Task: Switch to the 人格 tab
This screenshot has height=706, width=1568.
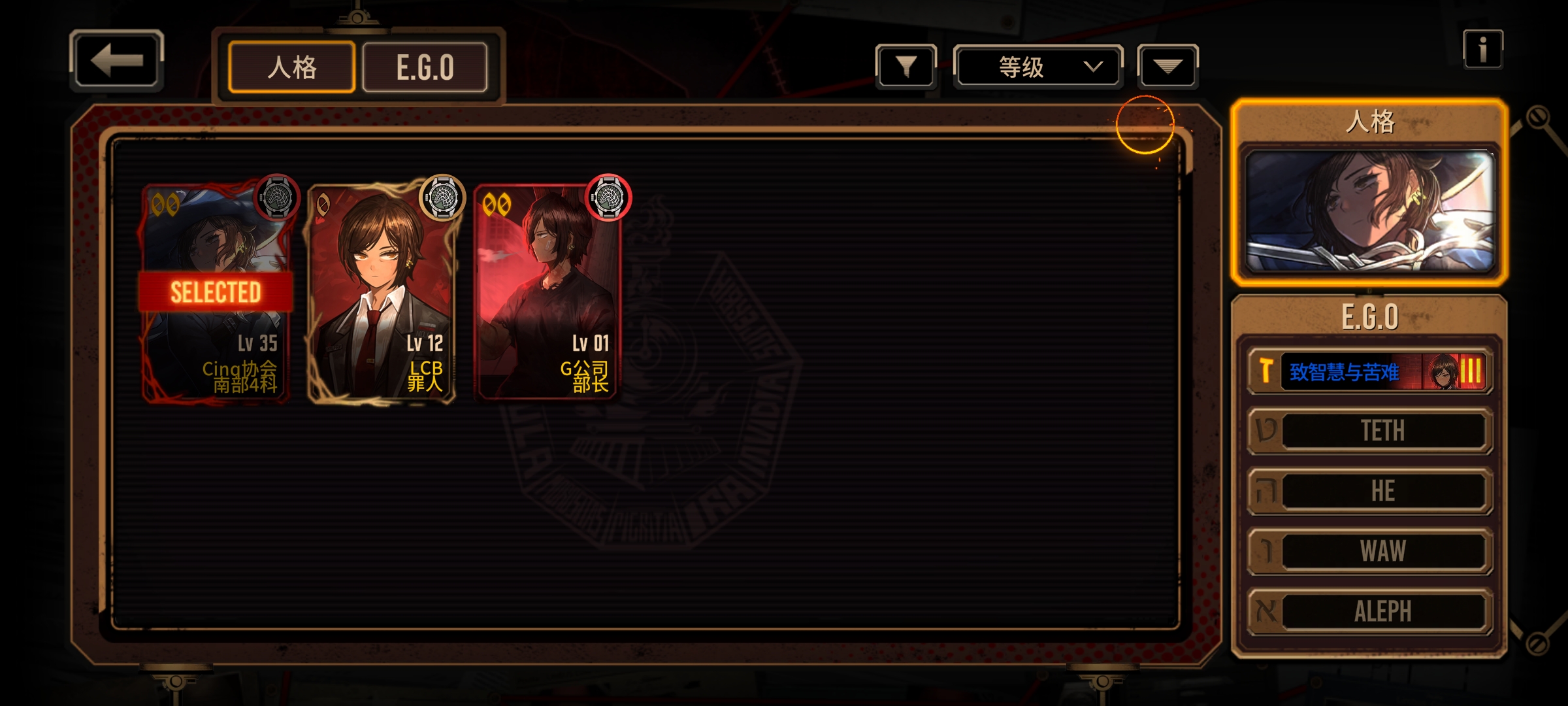Action: pyautogui.click(x=291, y=67)
